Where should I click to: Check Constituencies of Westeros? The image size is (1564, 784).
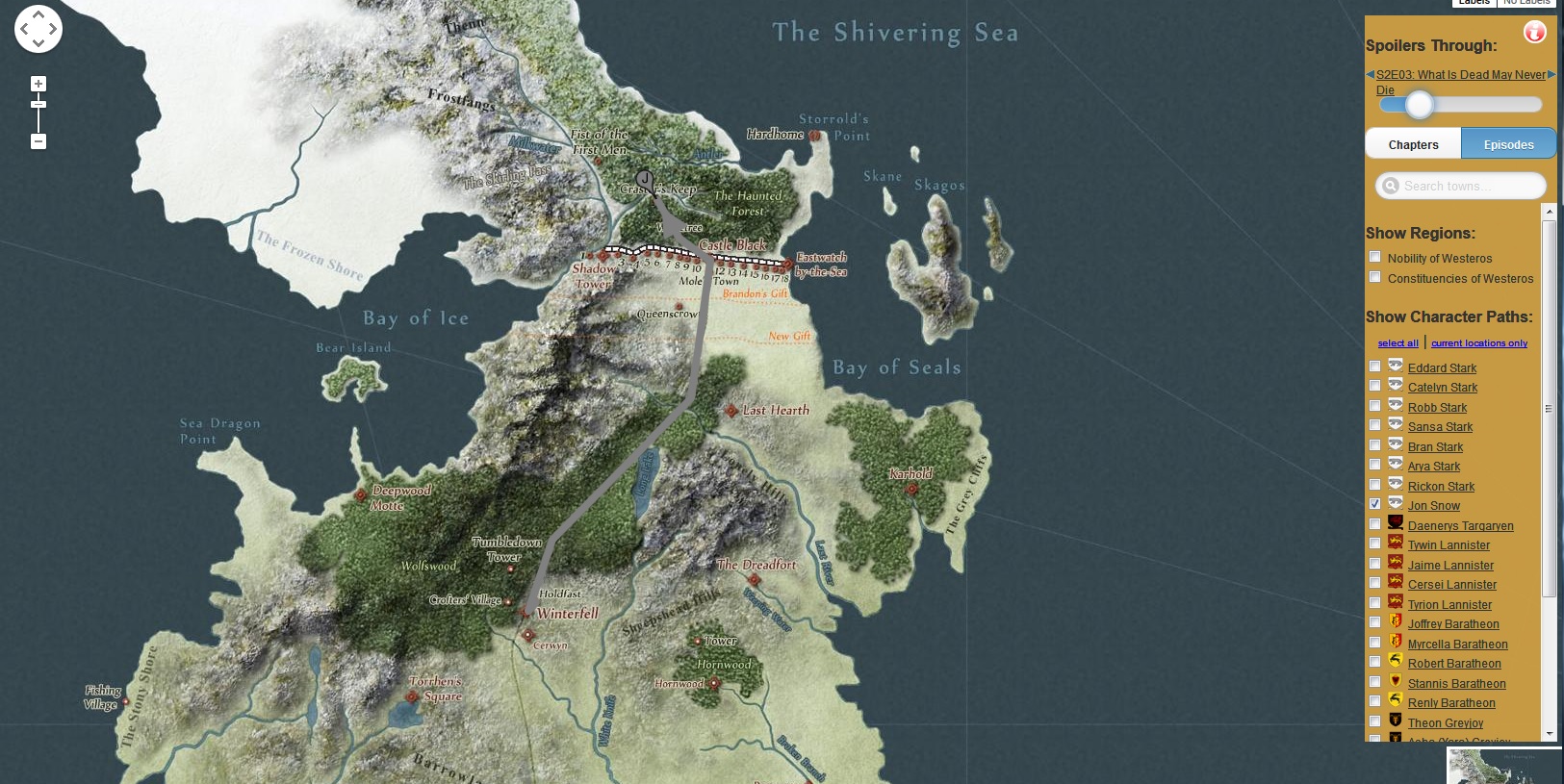(x=1375, y=276)
